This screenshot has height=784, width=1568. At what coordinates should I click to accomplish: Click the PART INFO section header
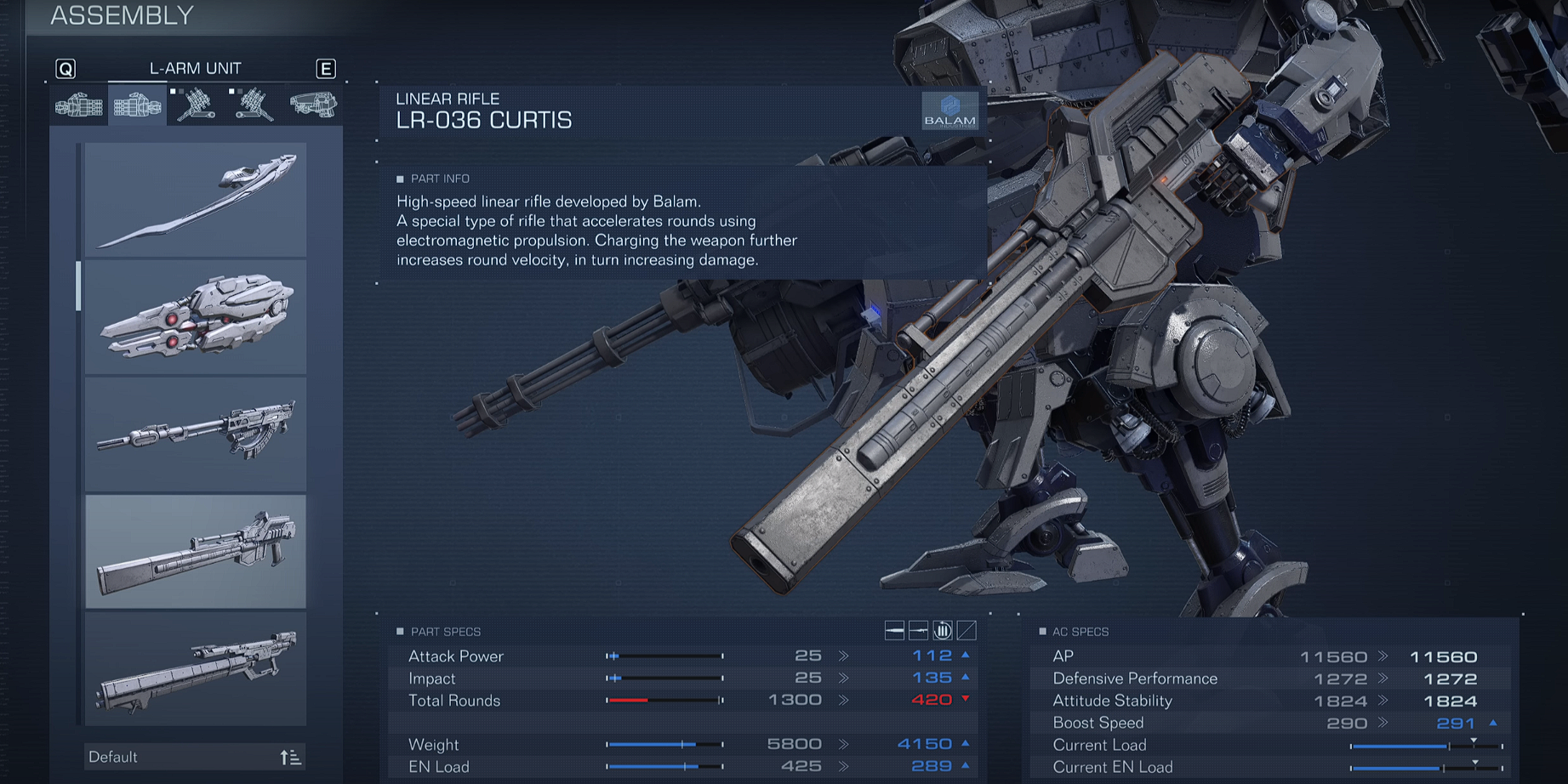pos(440,179)
